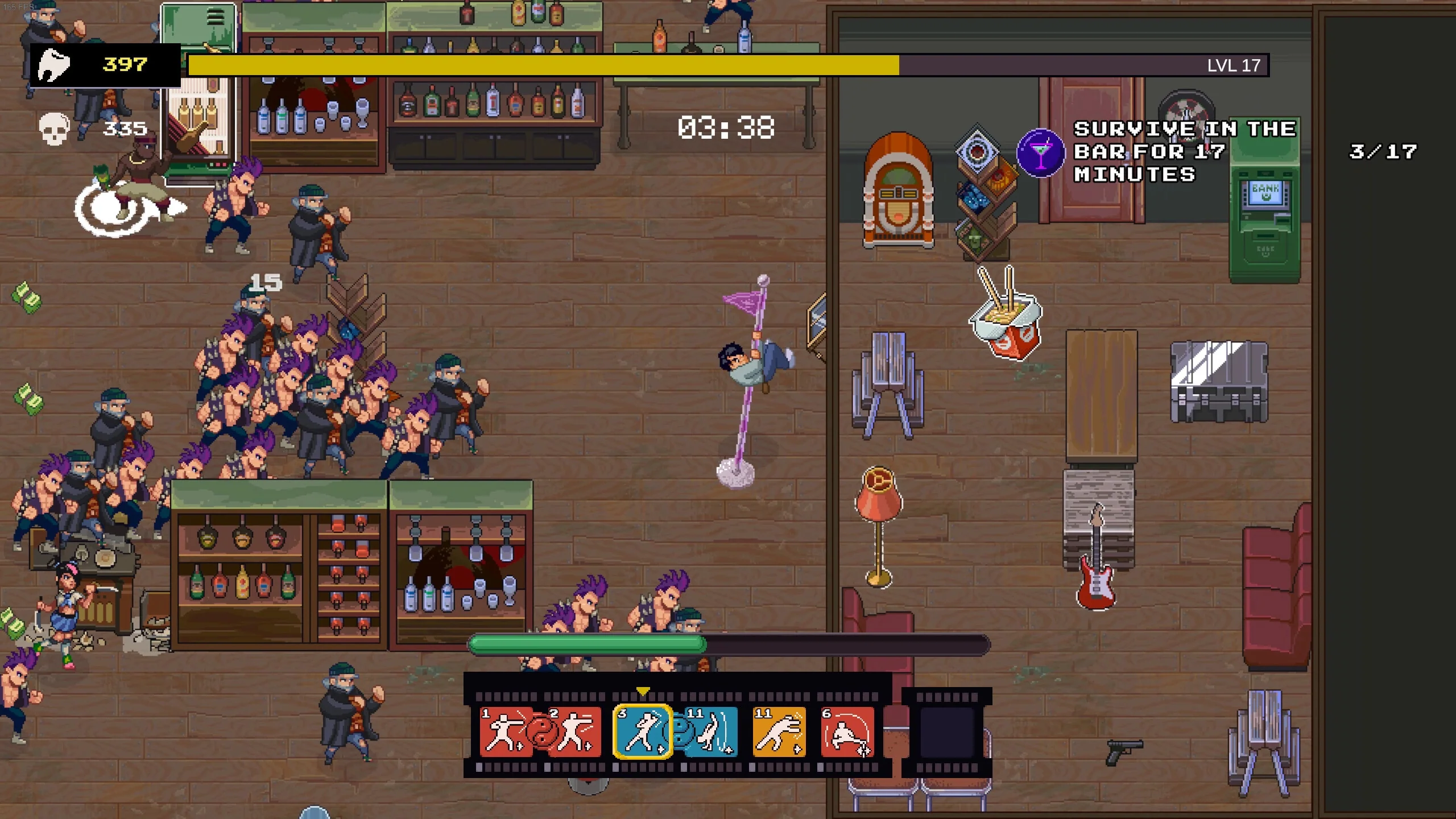Click the LVL 17 label
The image size is (1456, 819).
tap(1233, 65)
